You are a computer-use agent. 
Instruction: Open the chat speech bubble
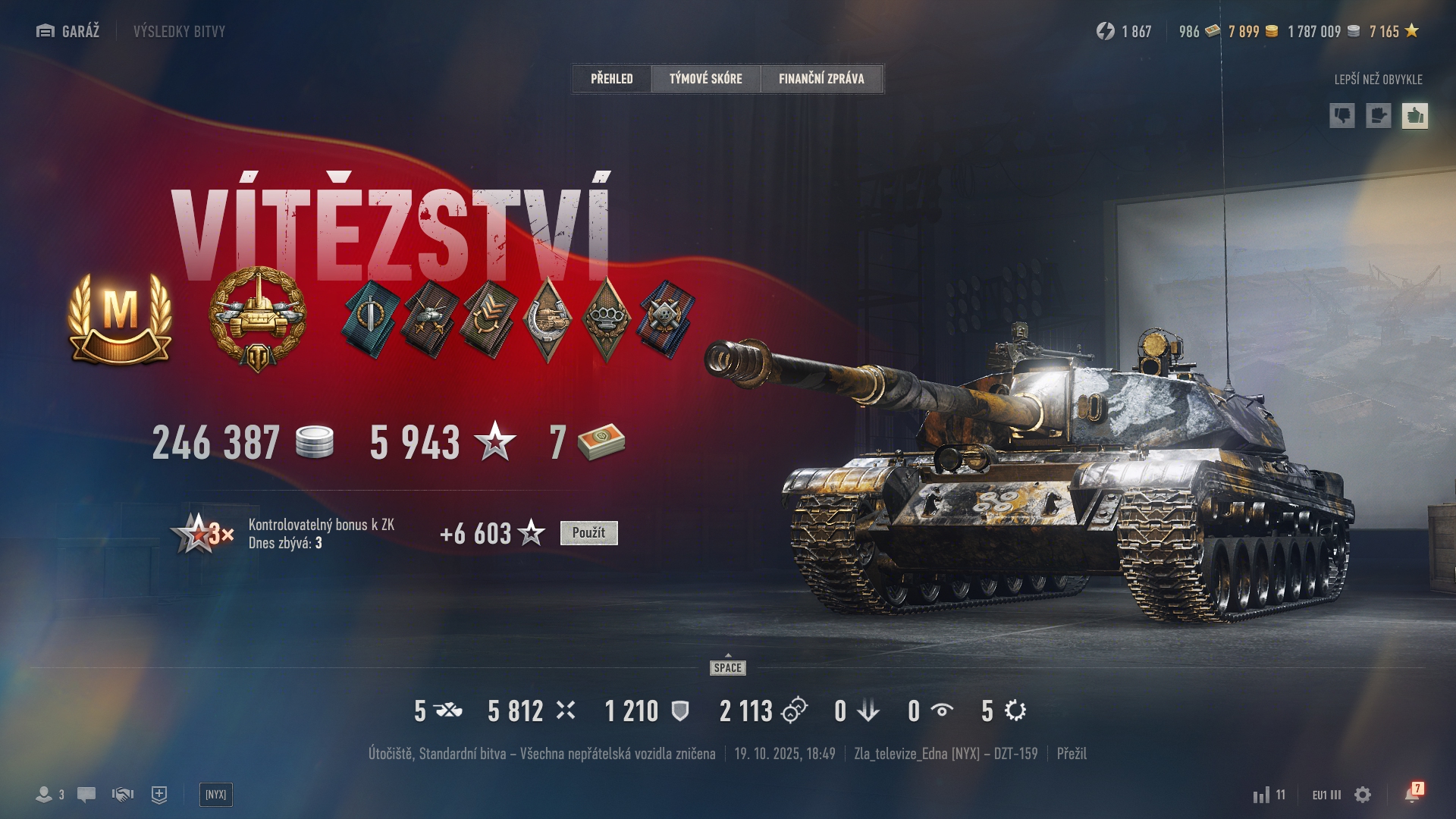pyautogui.click(x=86, y=795)
